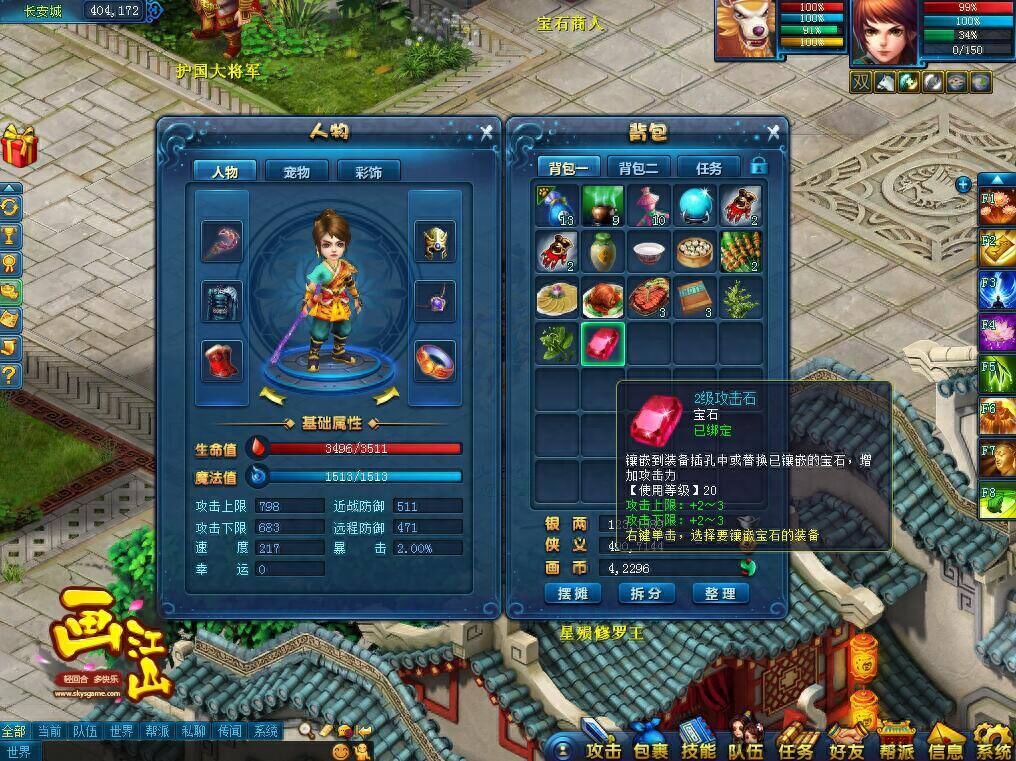This screenshot has height=761, width=1016.
Task: Click the 摆摊 stall button
Action: pos(579,593)
